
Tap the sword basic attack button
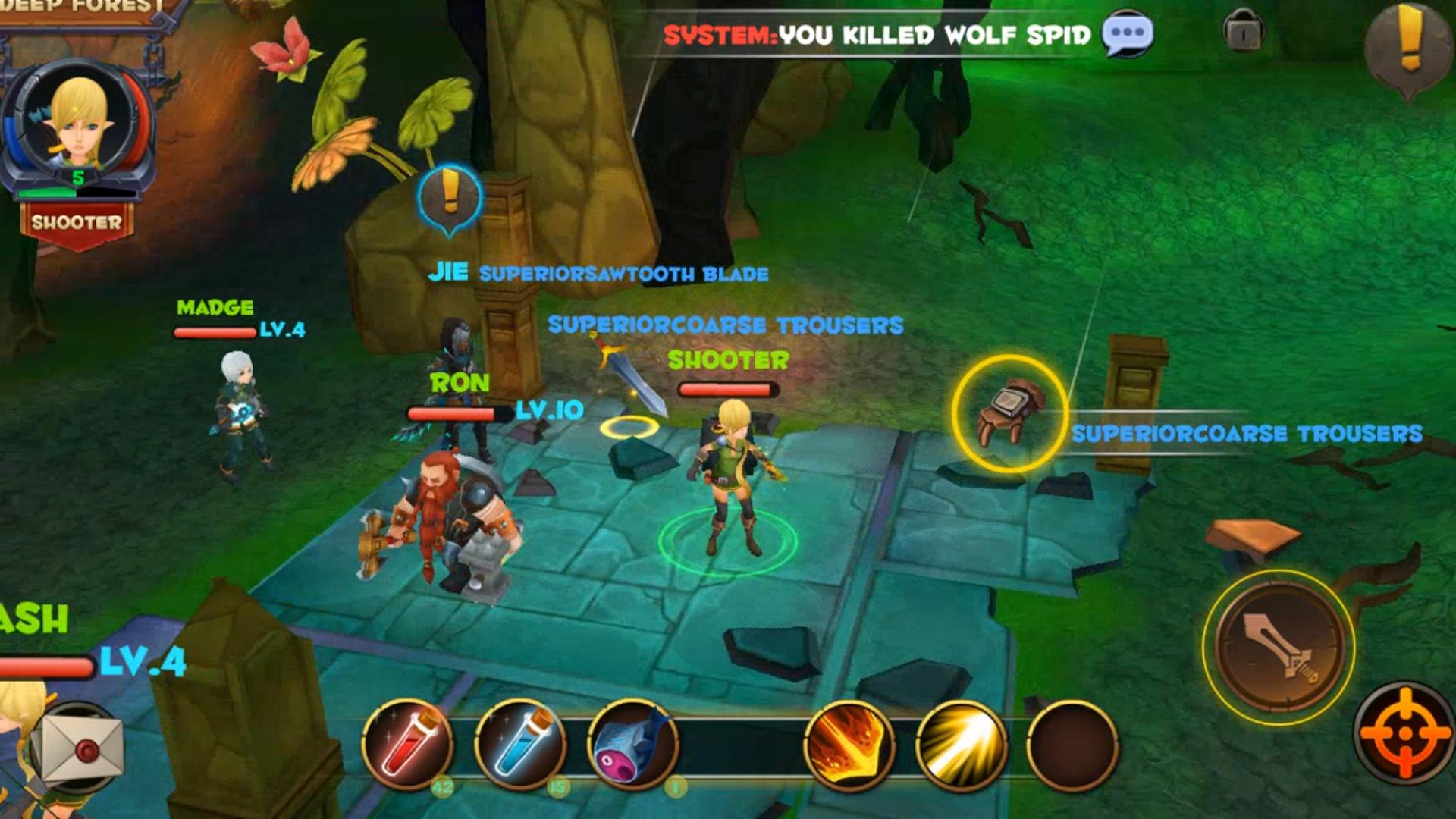coord(1279,646)
